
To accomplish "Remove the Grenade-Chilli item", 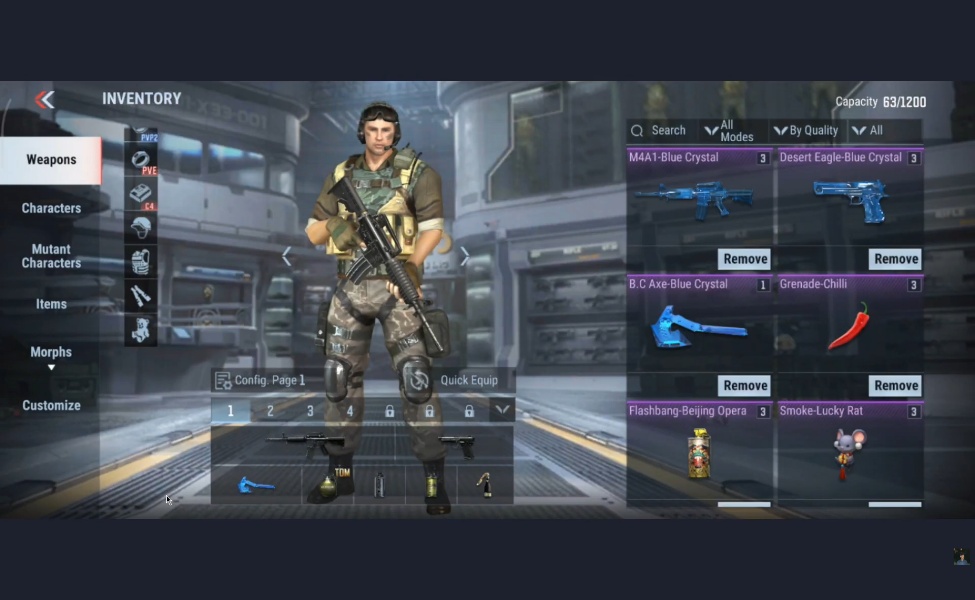I will click(895, 386).
